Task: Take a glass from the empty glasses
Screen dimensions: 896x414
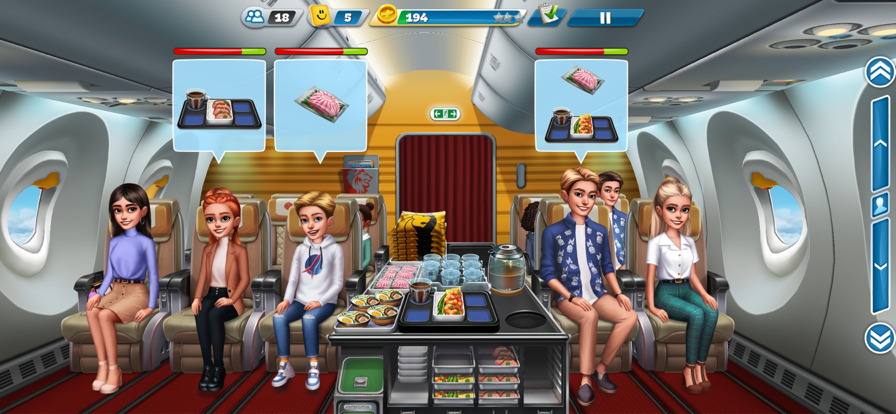Action: 451,268
